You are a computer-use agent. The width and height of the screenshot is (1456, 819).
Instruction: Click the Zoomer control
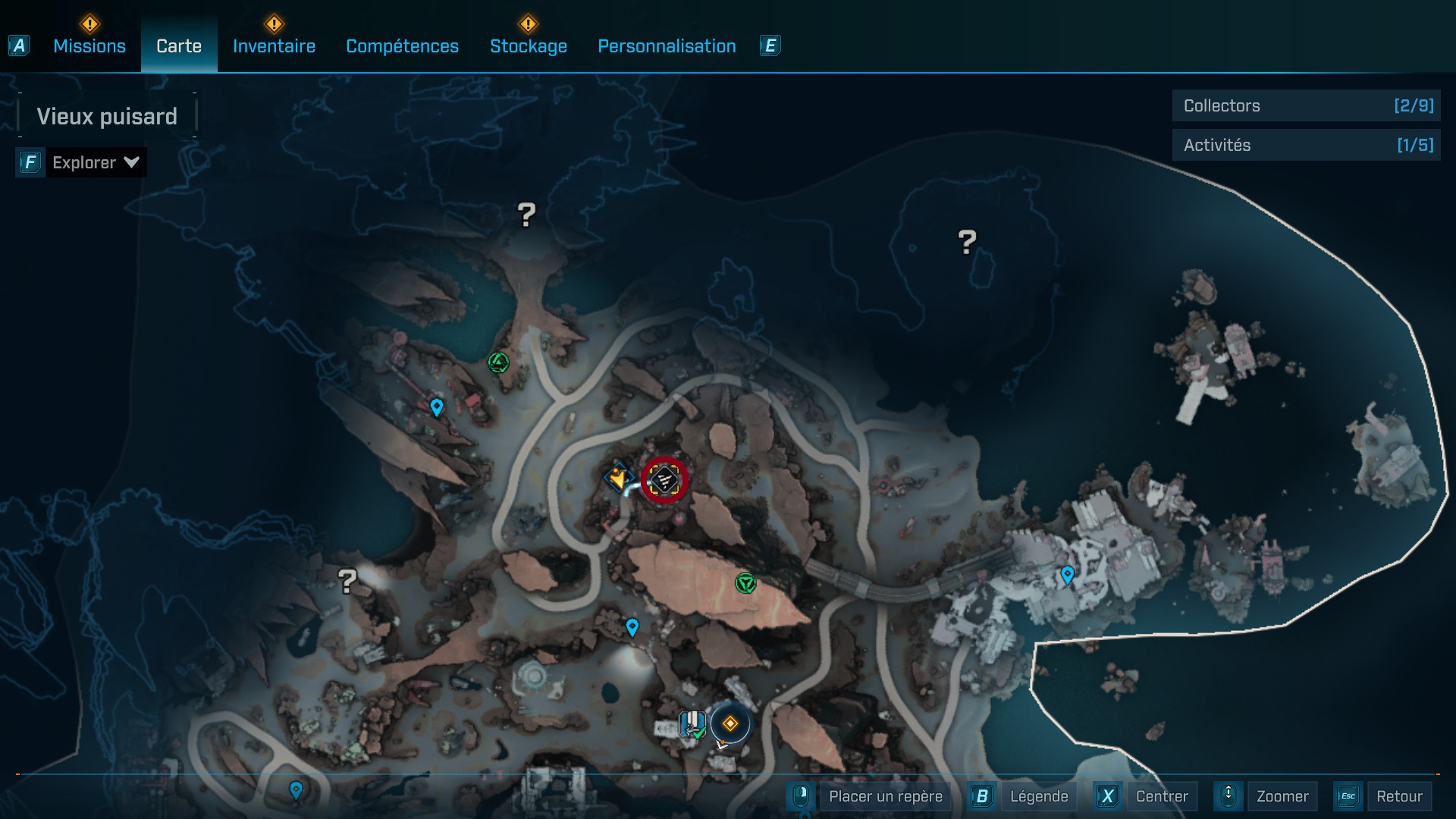coord(1283,796)
